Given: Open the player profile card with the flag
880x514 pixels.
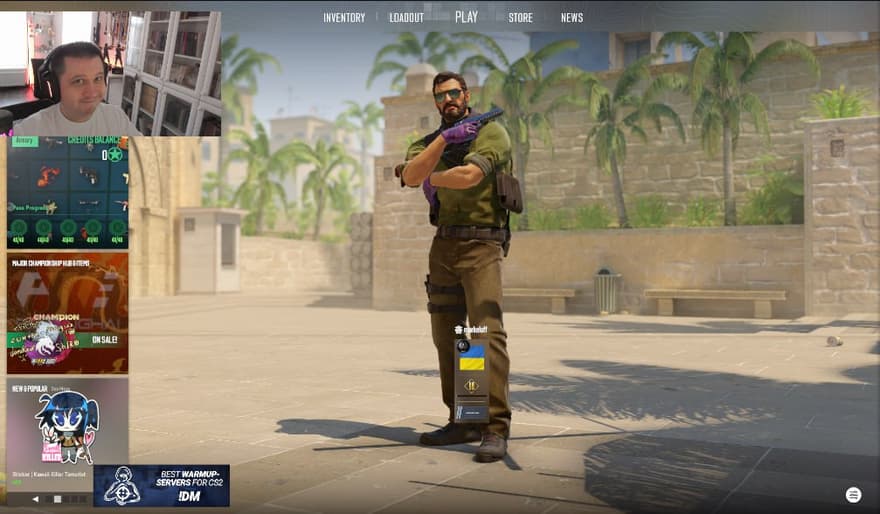Looking at the screenshot, I should click(471, 380).
